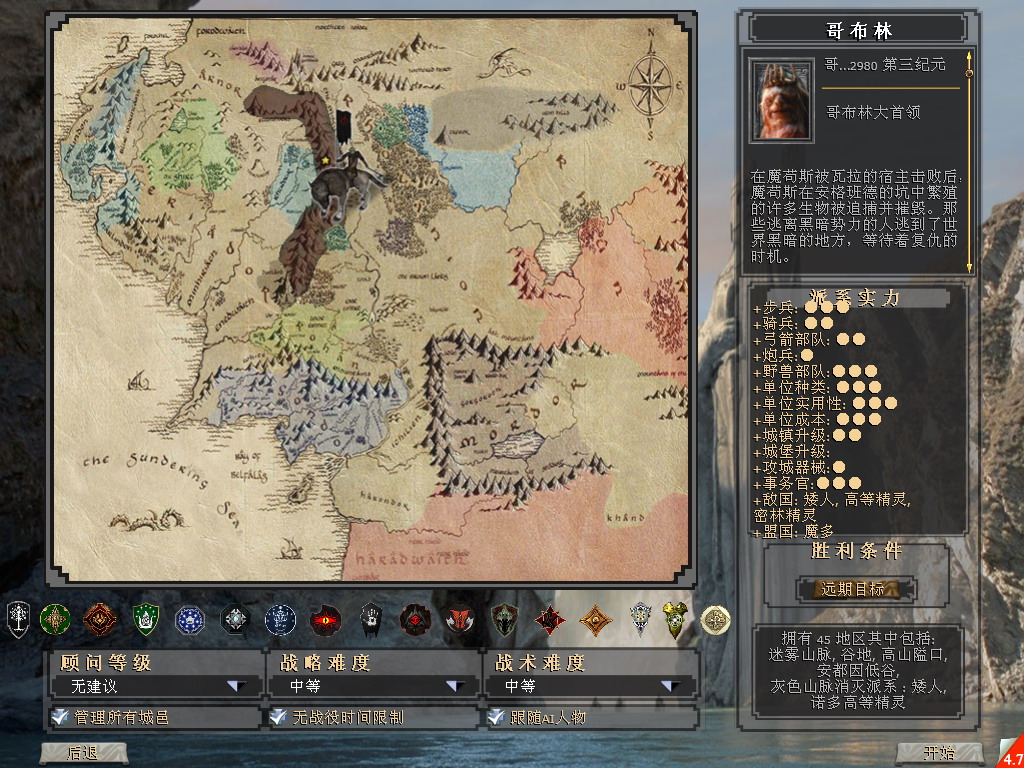Viewport: 1024px width, 768px height.
Task: Choose the red Eye of Sauron faction emblem
Action: (325, 620)
